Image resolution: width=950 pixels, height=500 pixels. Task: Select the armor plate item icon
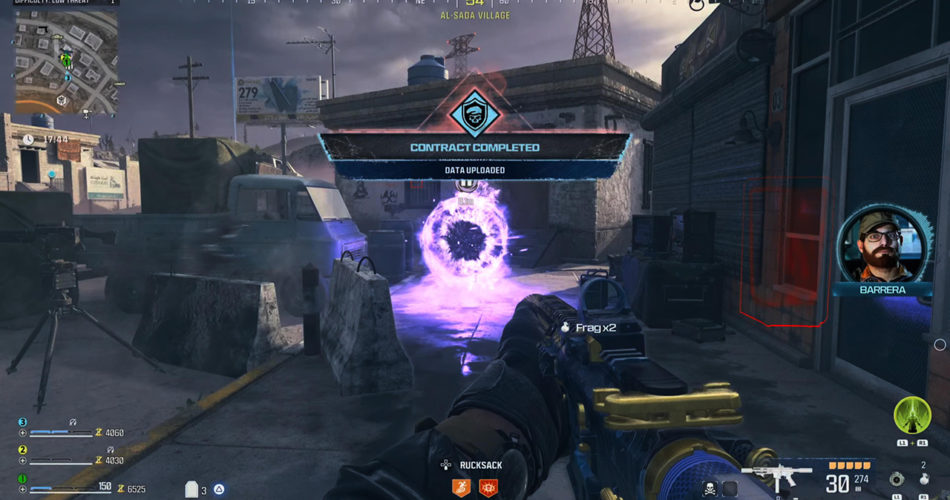pos(192,489)
